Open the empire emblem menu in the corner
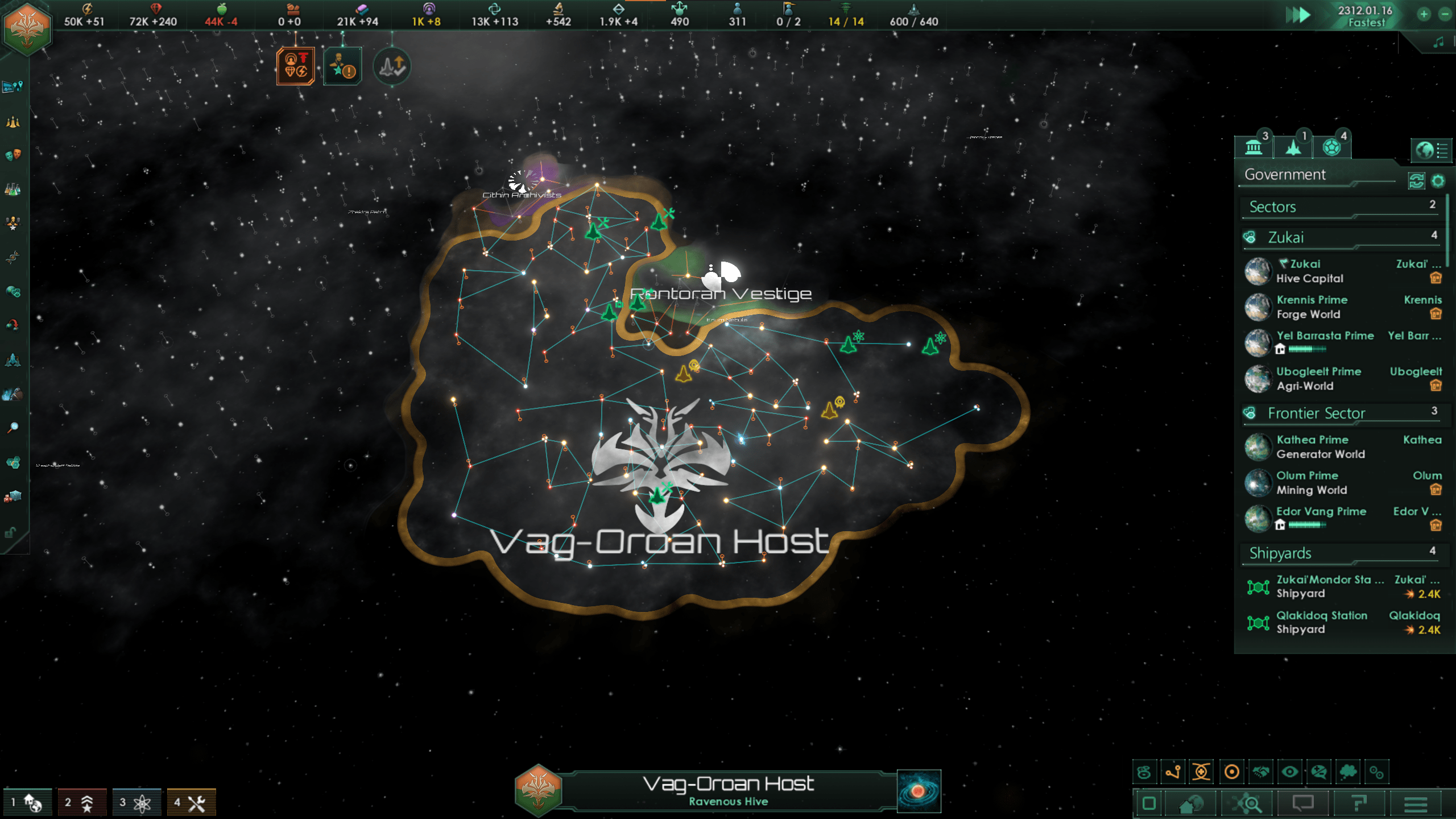The image size is (1456, 819). coord(27,28)
